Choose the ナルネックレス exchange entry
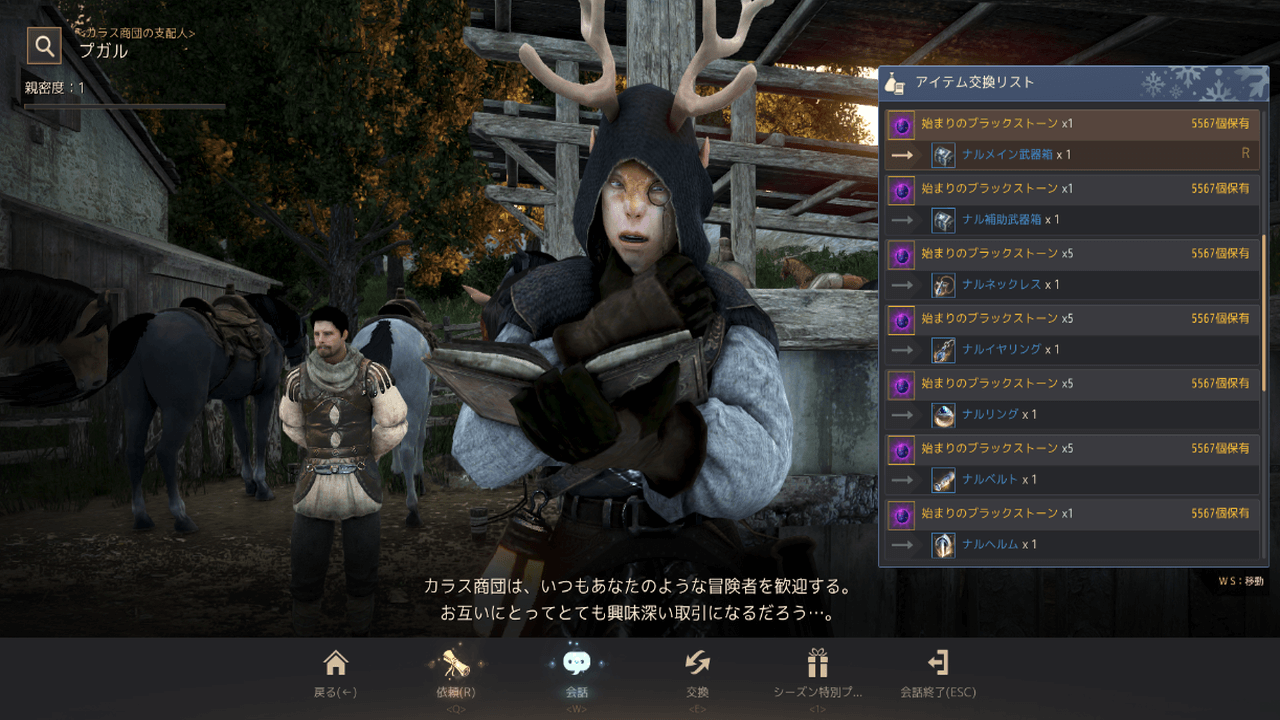 (x=1072, y=269)
